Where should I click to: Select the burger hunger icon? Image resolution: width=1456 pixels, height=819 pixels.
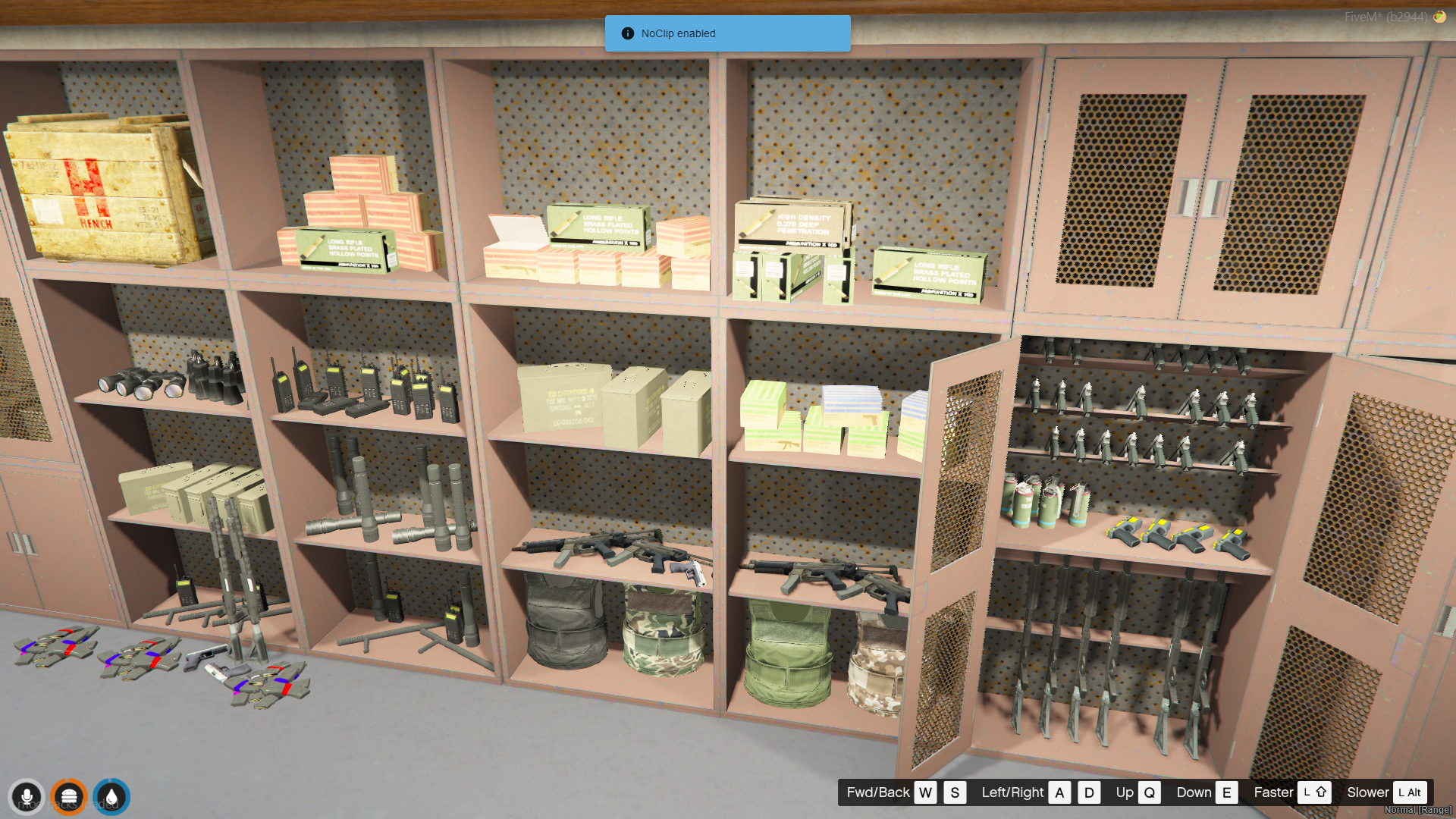[x=69, y=797]
